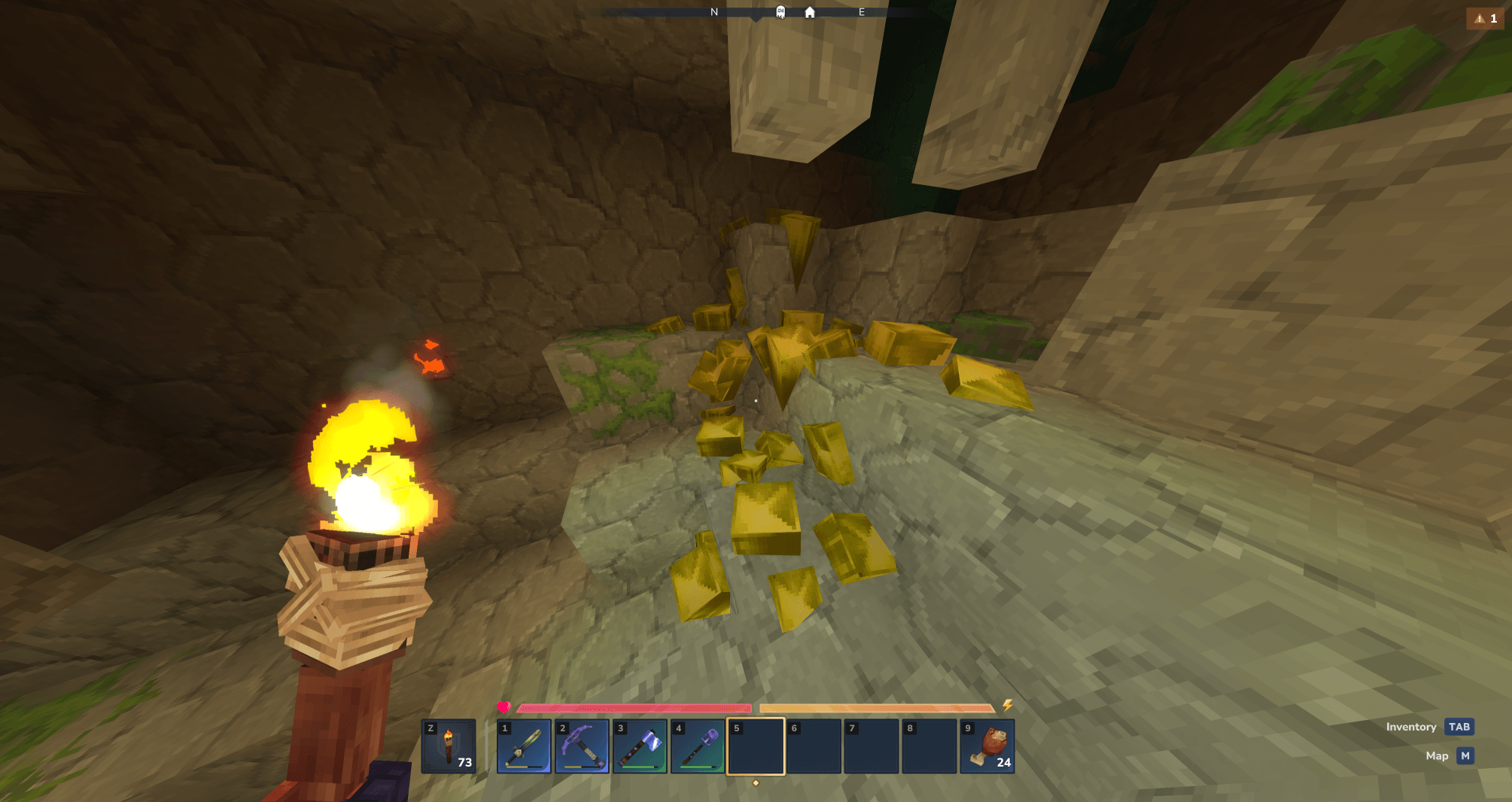Open the warning indicator showing 1
The height and width of the screenshot is (802, 1512).
point(1486,18)
